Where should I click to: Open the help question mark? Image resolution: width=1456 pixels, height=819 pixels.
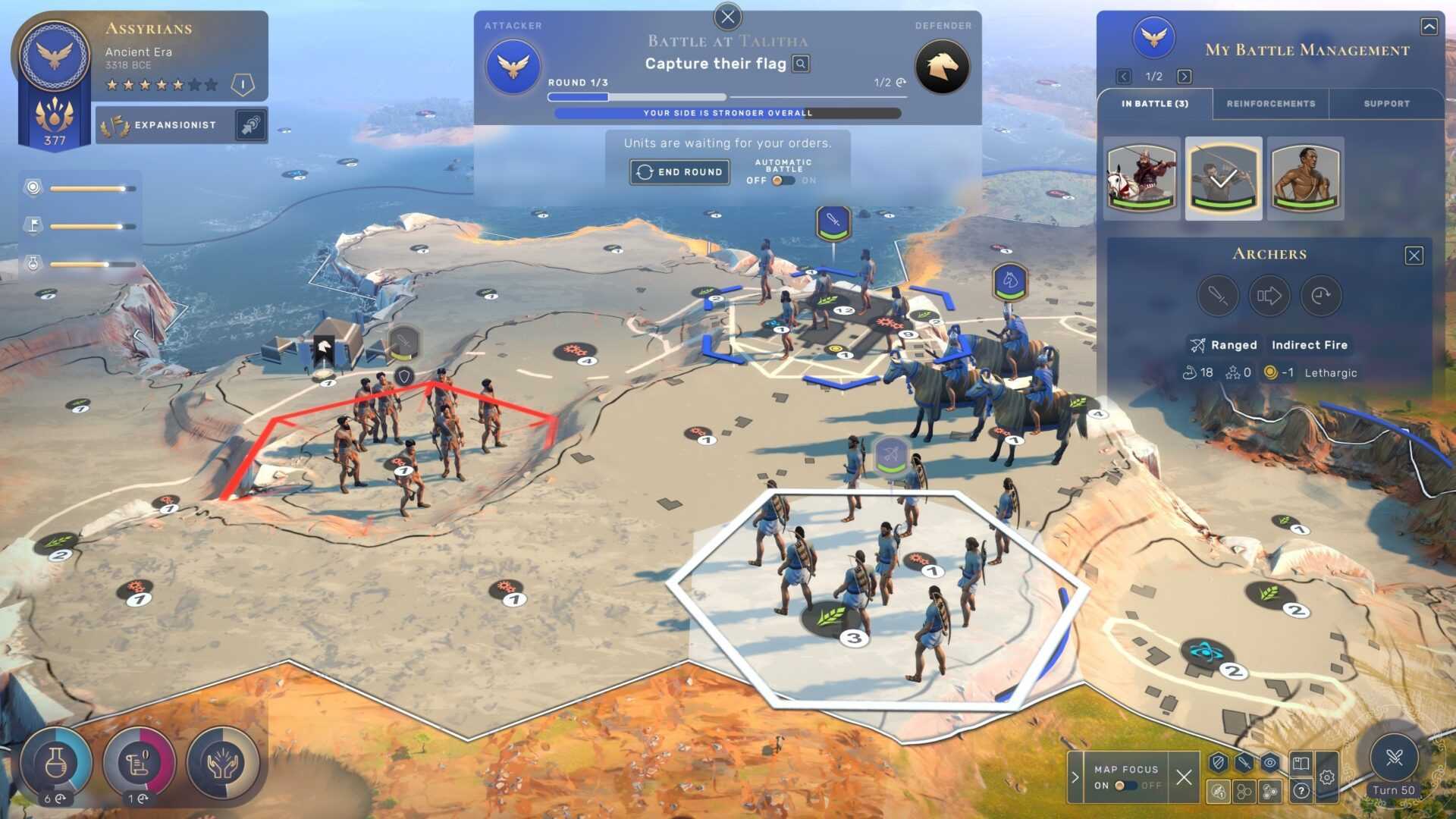click(x=1301, y=792)
